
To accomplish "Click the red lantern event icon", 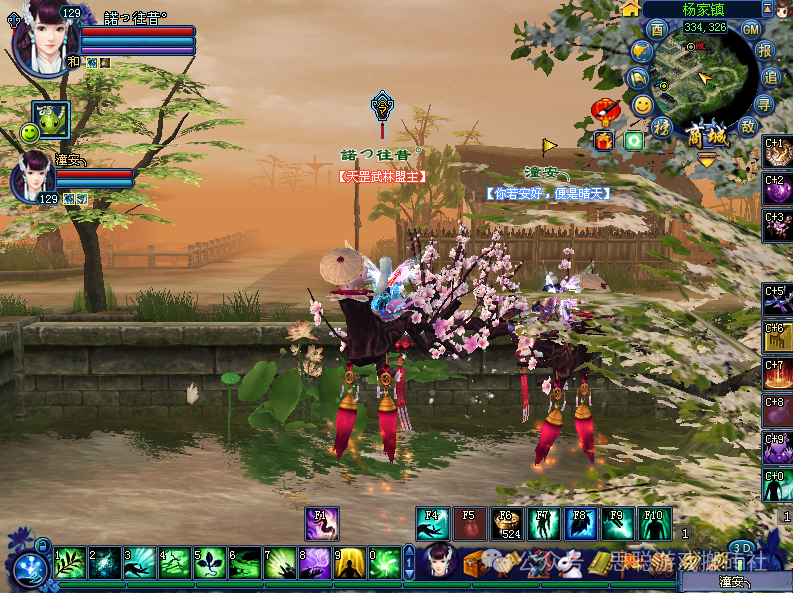I will pyautogui.click(x=605, y=108).
